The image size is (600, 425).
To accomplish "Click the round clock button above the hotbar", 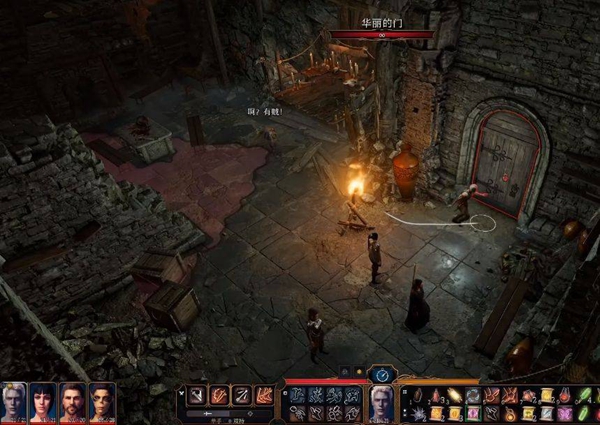I will [x=382, y=374].
